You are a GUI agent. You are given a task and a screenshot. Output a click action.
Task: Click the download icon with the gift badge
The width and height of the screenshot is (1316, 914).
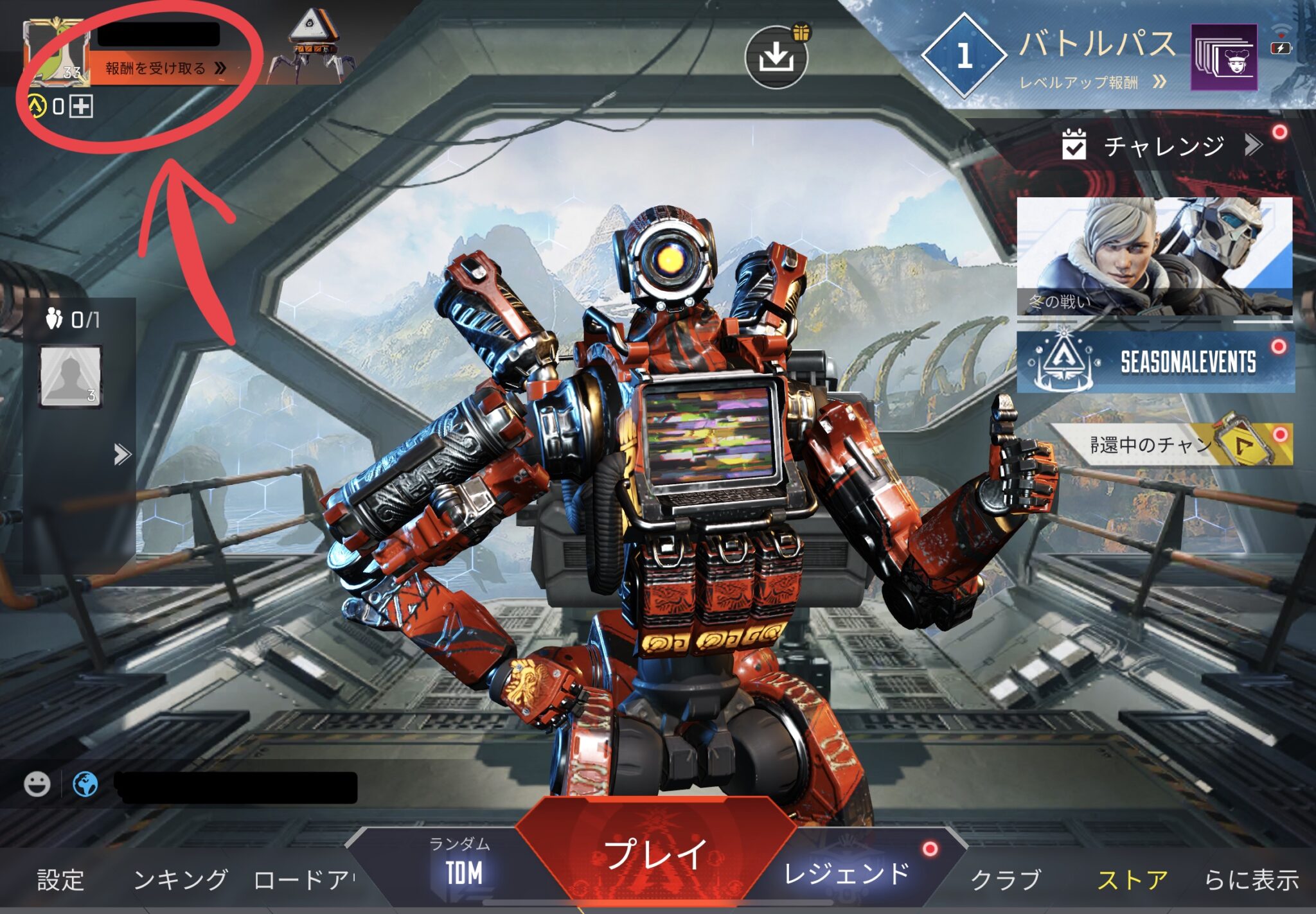[778, 58]
